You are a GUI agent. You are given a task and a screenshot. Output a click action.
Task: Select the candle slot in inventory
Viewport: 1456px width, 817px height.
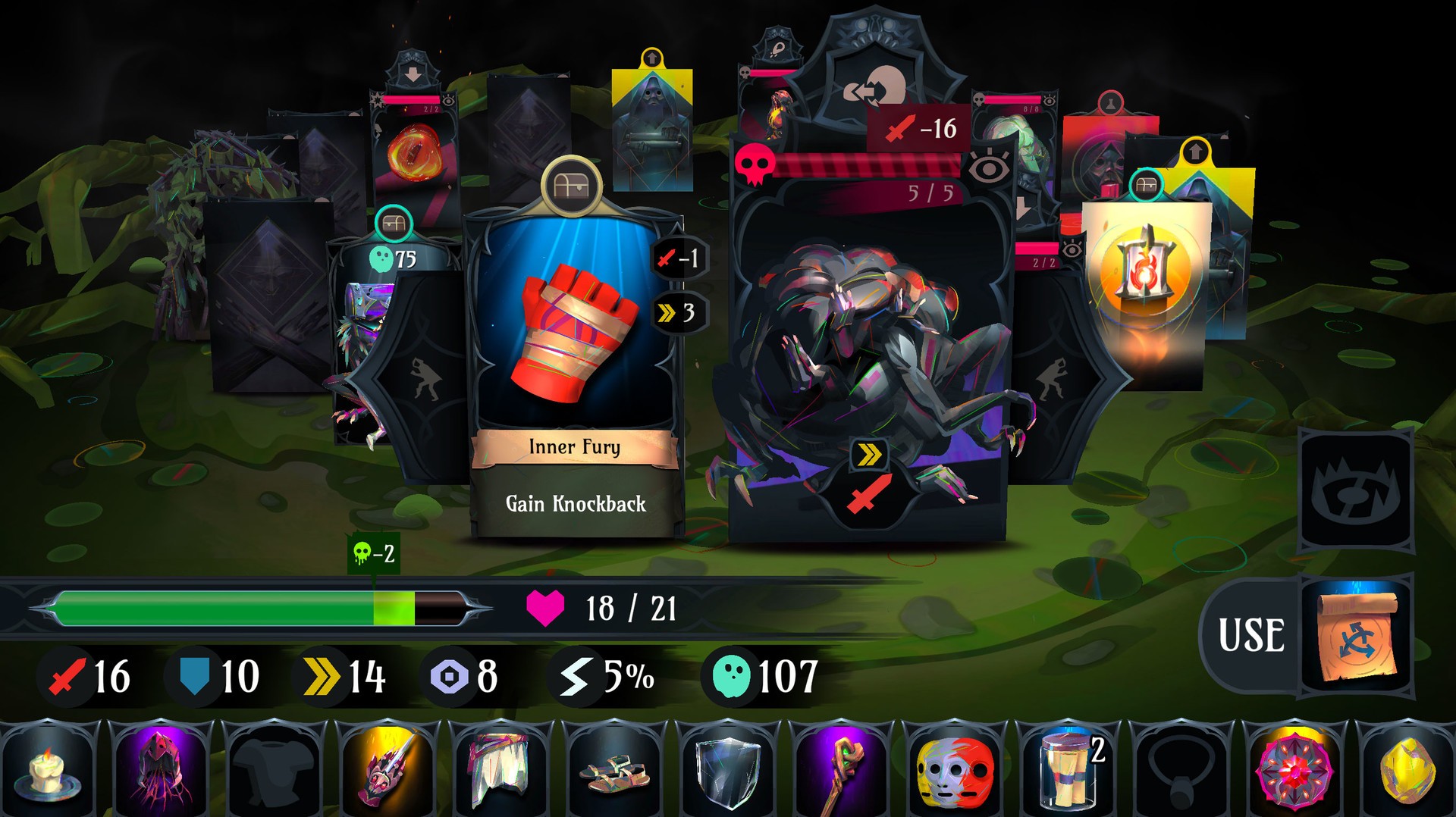click(49, 769)
